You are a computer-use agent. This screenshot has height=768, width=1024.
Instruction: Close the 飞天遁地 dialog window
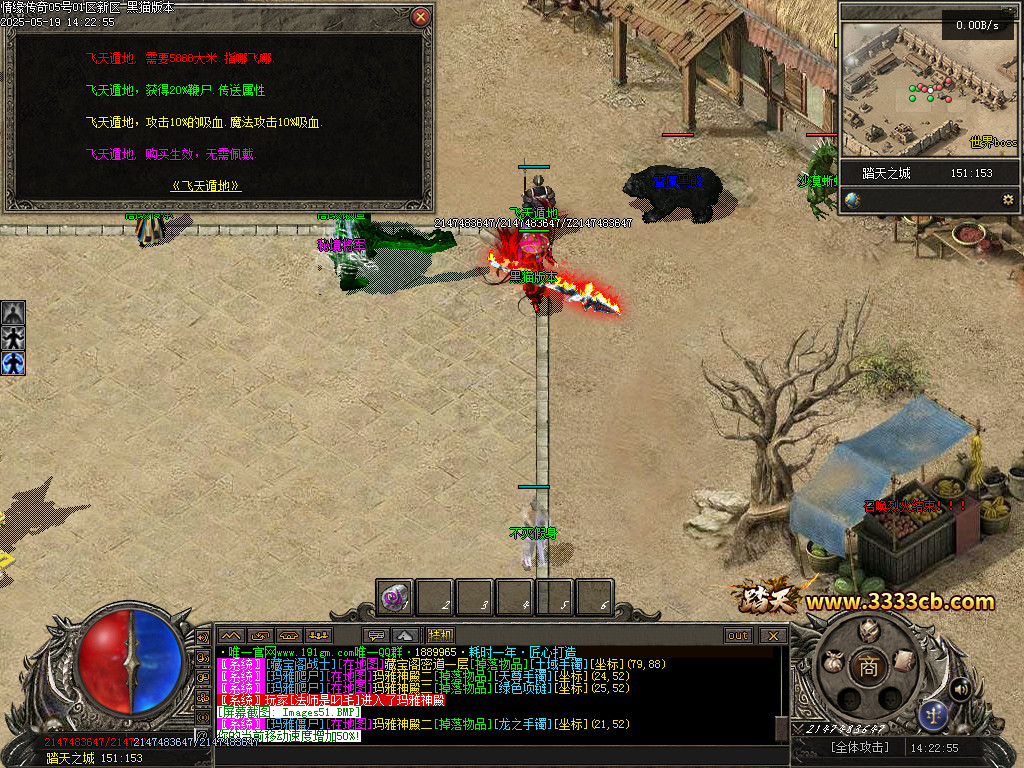click(x=421, y=17)
